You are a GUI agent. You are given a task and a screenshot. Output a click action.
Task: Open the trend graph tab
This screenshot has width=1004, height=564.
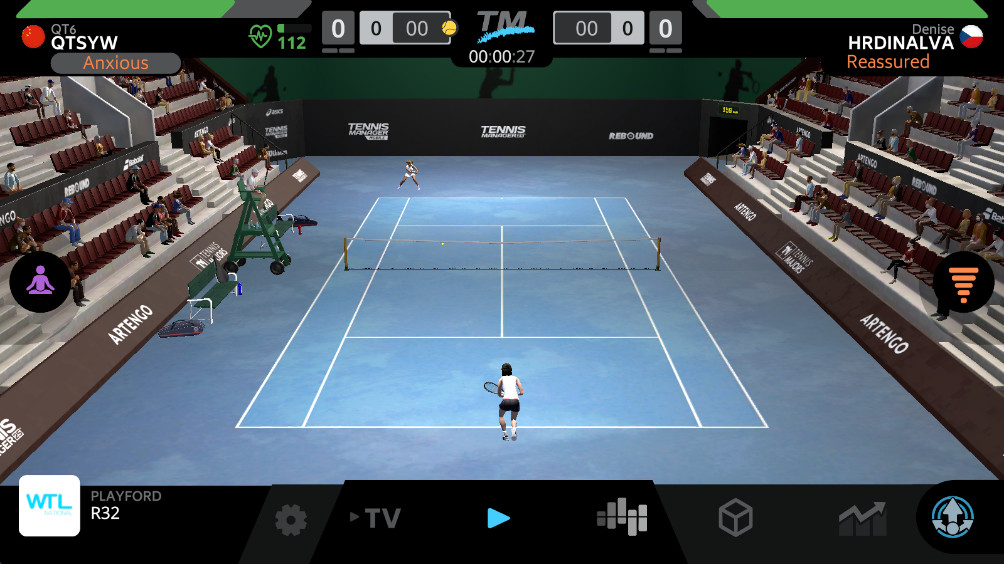click(x=861, y=518)
